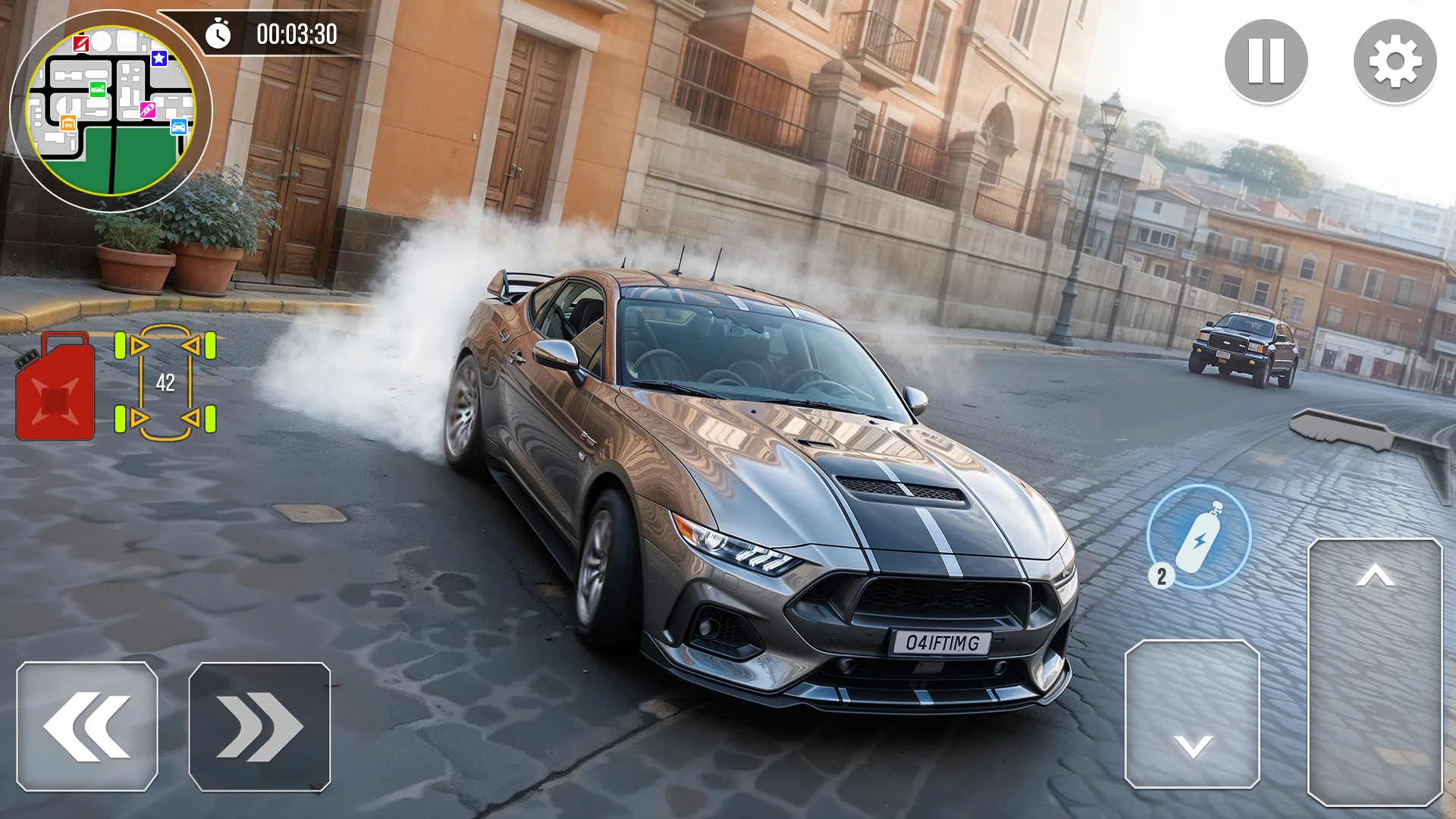Steer left with double-arrow button
The image size is (1456, 819).
coord(87,726)
